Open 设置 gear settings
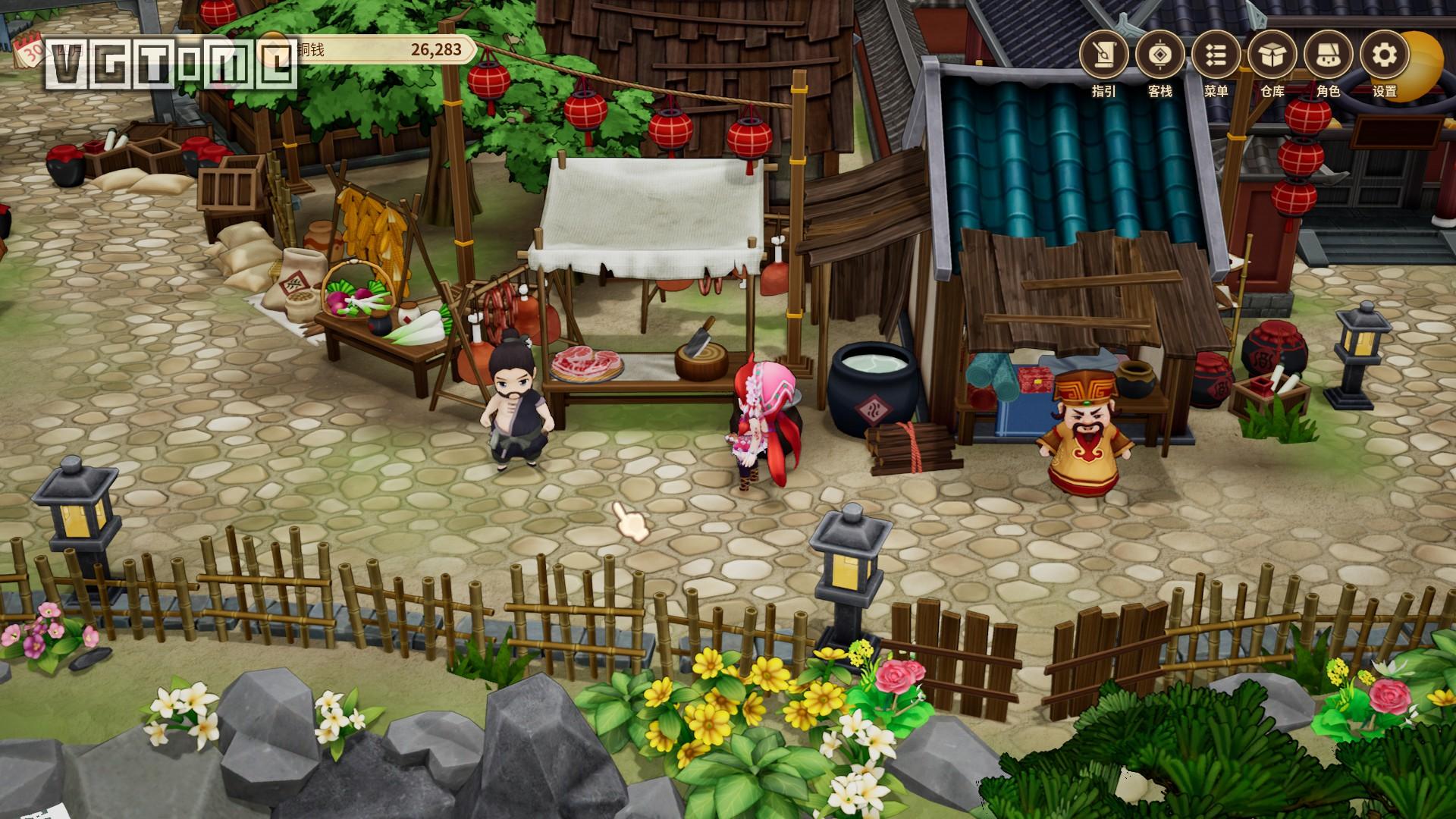1456x819 pixels. 1384,55
